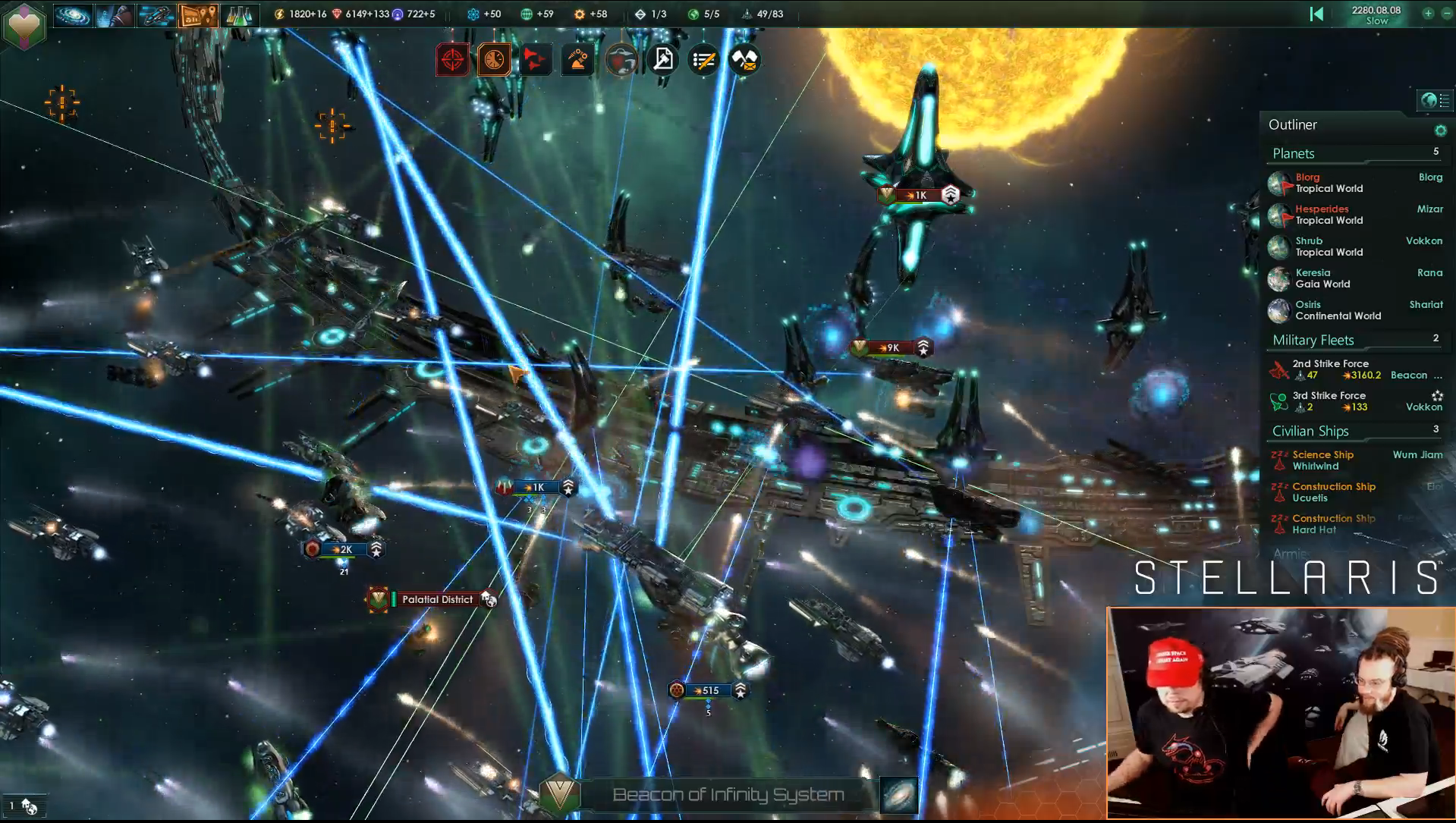Select the Outliner panel header

pos(1292,124)
